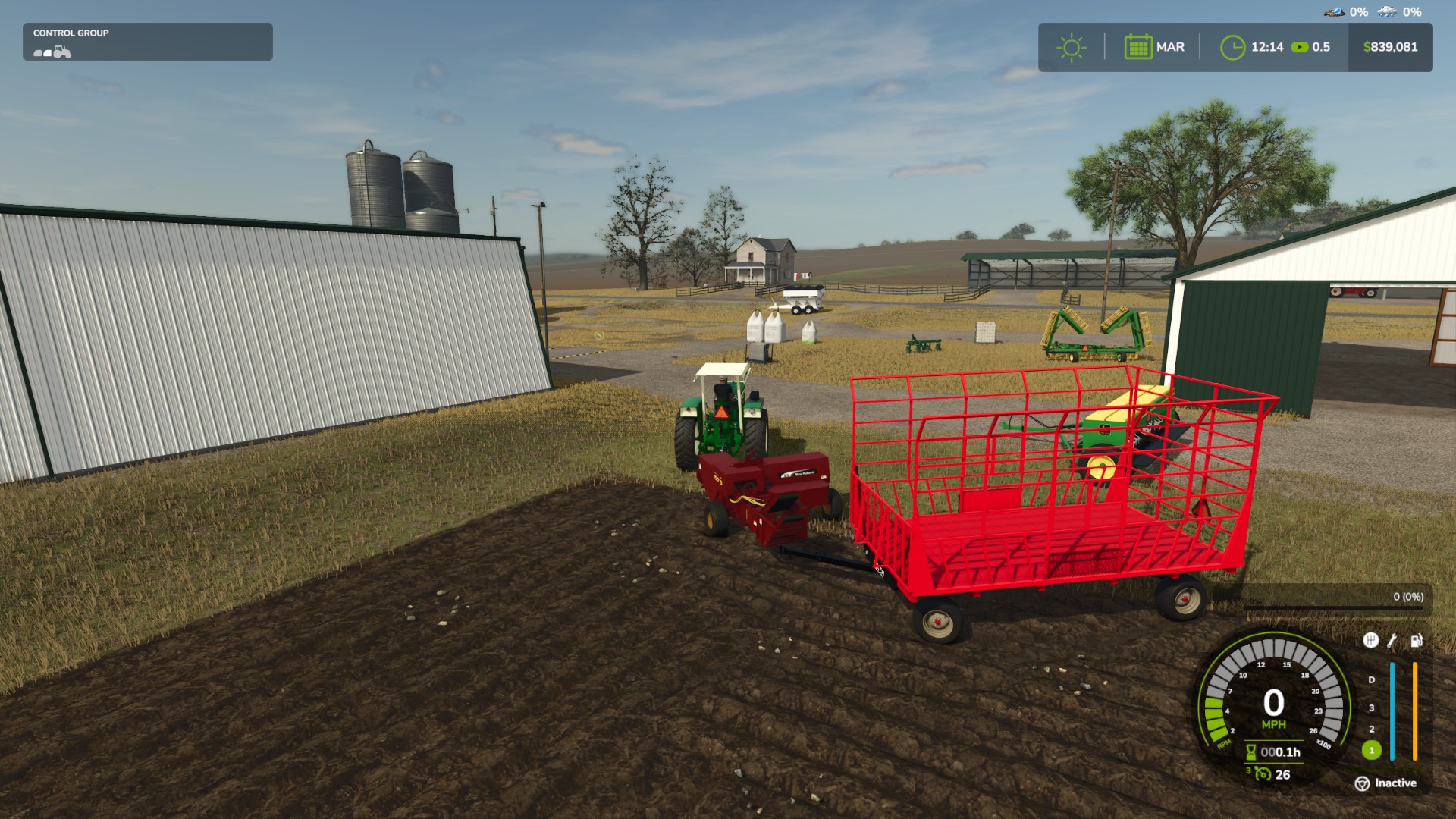Click the cruise control icon showing 26
This screenshot has width=1456, height=819.
click(x=1262, y=774)
